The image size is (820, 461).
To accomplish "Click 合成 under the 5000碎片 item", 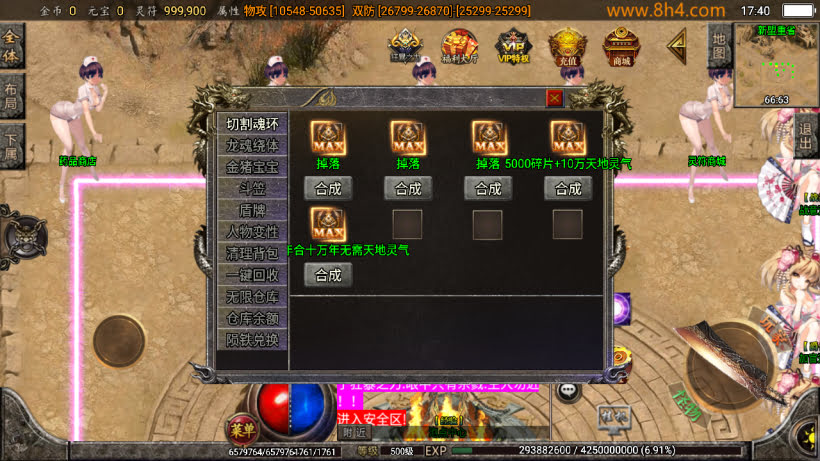I will (568, 188).
